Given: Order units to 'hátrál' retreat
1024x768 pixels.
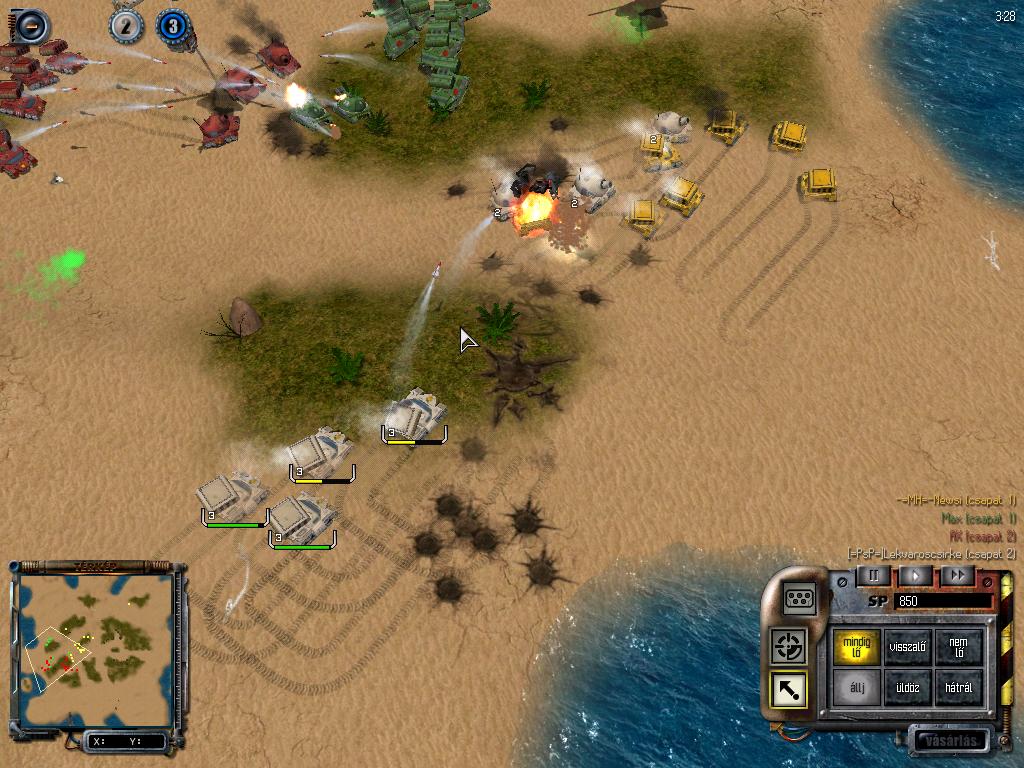Looking at the screenshot, I should point(958,688).
